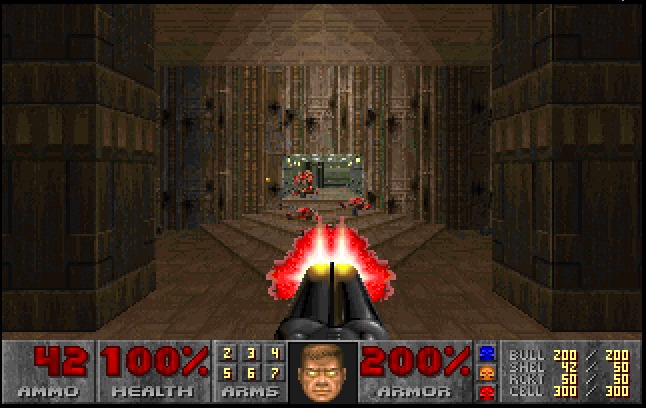Viewport: 648px width, 409px height.
Task: Select weapon number 2 in the ARMS panel
Action: coord(227,353)
